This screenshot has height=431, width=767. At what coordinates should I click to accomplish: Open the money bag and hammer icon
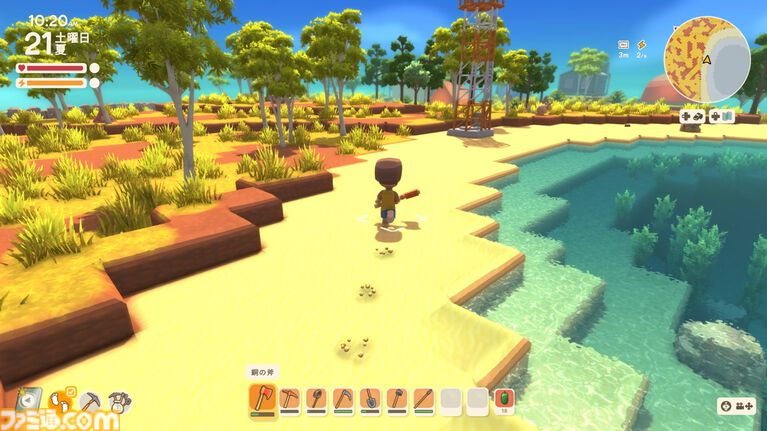[120, 401]
